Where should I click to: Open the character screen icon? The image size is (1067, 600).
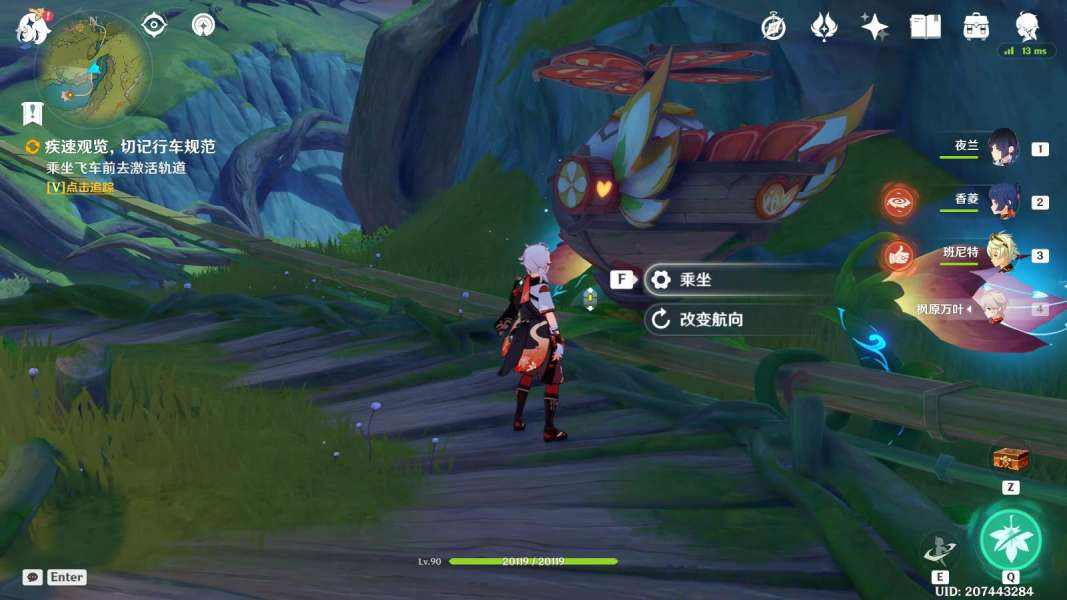(x=1026, y=25)
